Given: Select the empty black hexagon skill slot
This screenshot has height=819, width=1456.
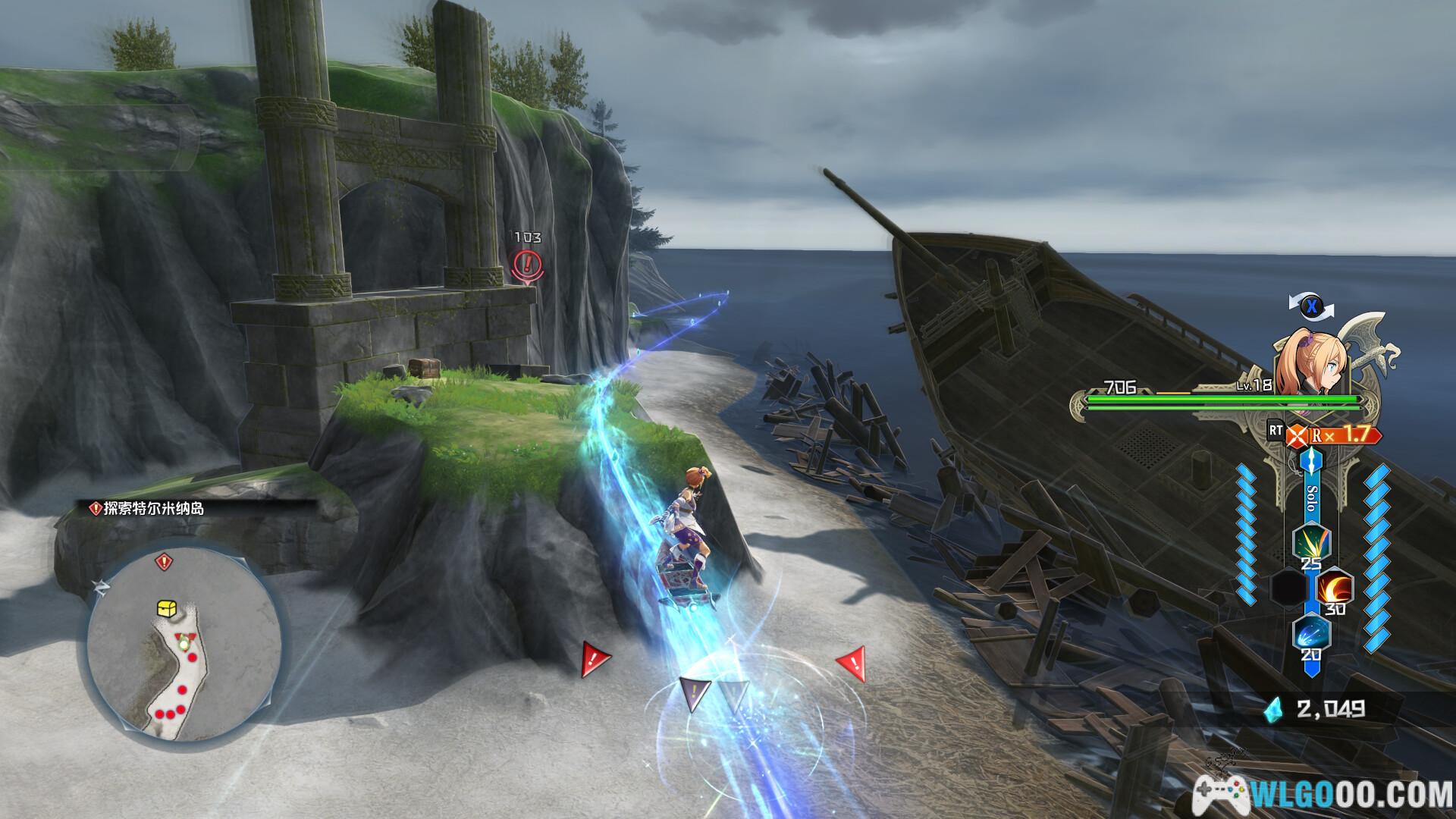Looking at the screenshot, I should click(1288, 588).
